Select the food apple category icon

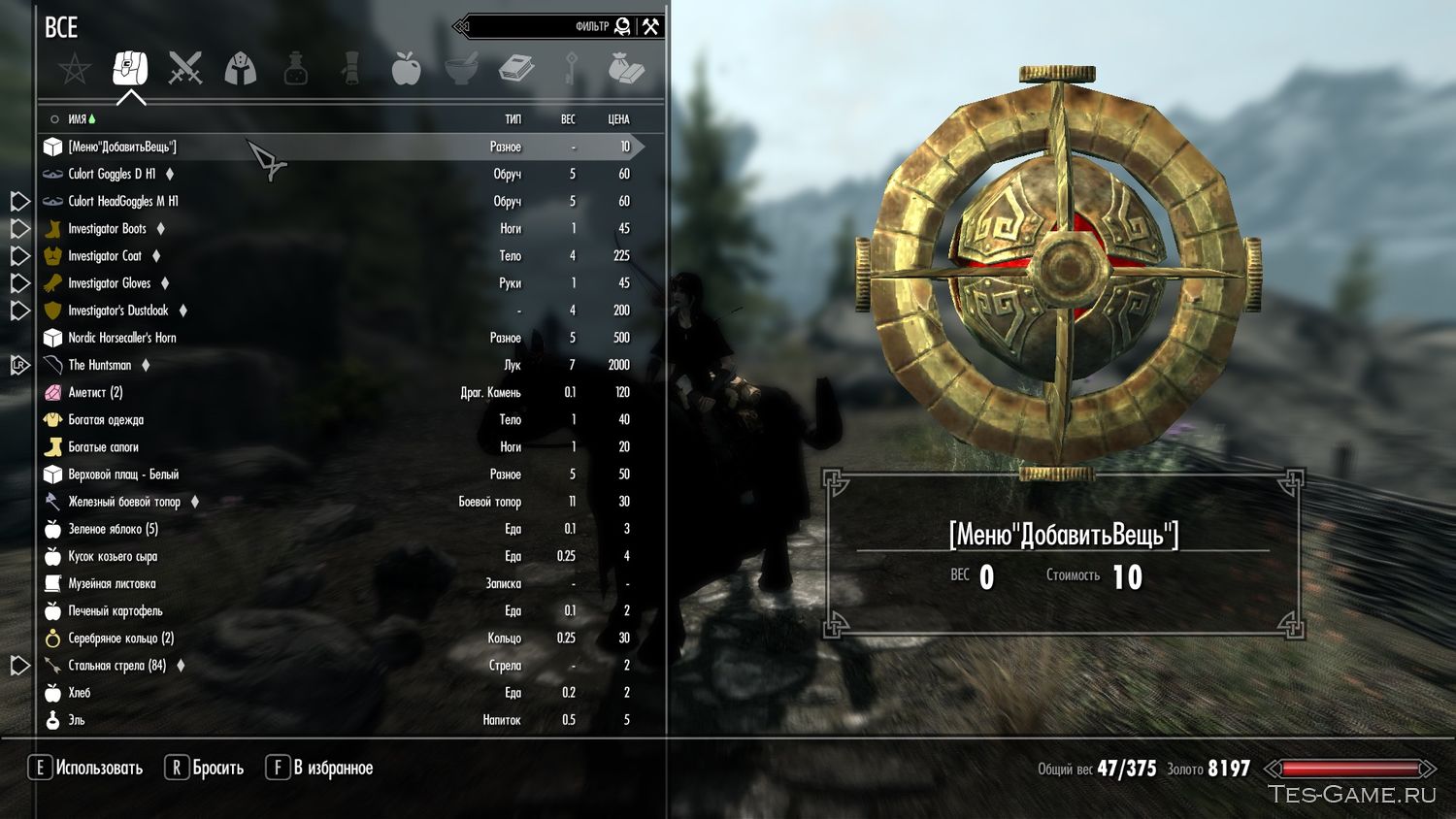[x=405, y=68]
